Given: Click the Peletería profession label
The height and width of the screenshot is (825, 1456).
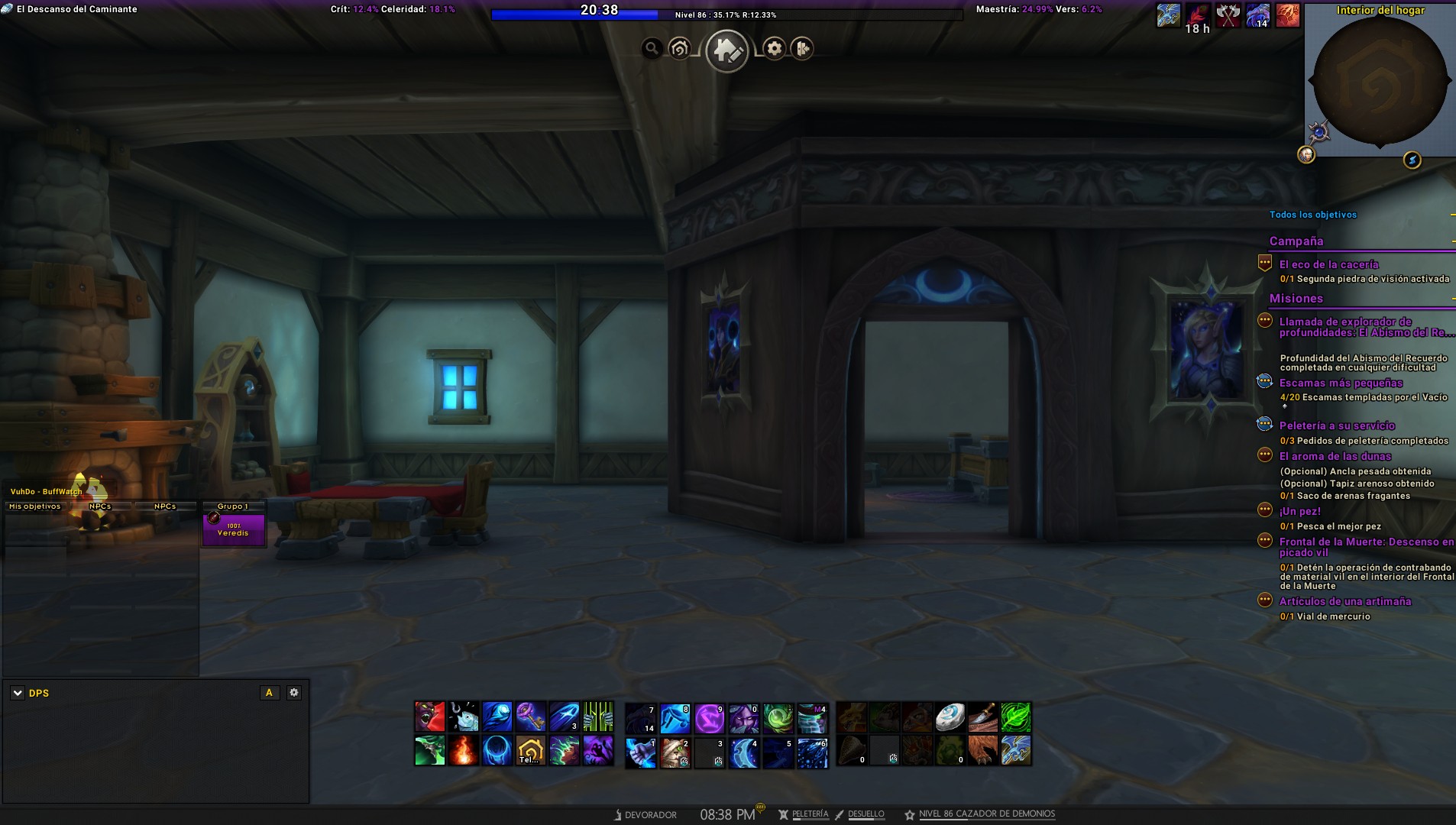Looking at the screenshot, I should 810,814.
